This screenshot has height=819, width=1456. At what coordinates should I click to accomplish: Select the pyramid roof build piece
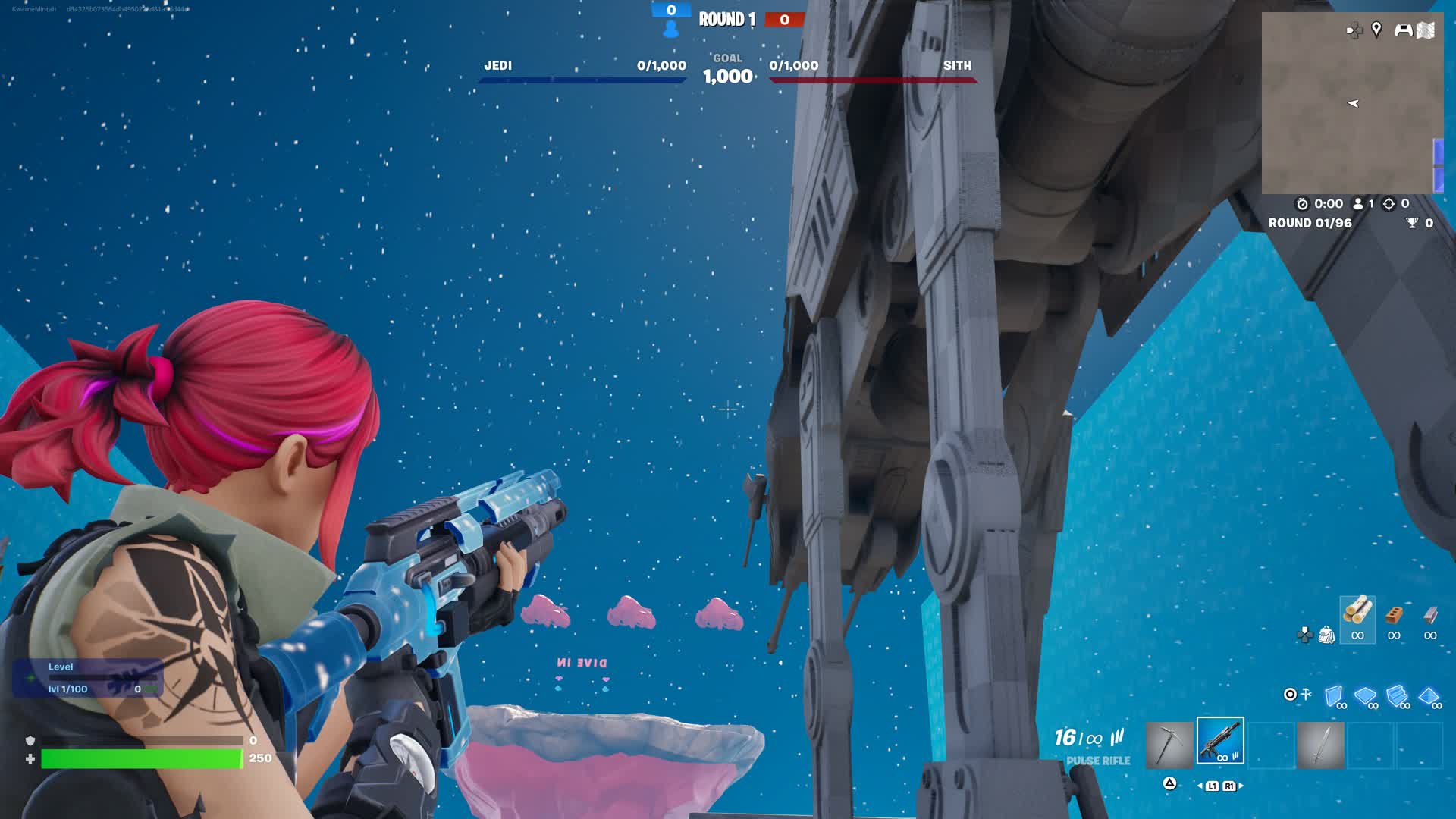[1429, 695]
